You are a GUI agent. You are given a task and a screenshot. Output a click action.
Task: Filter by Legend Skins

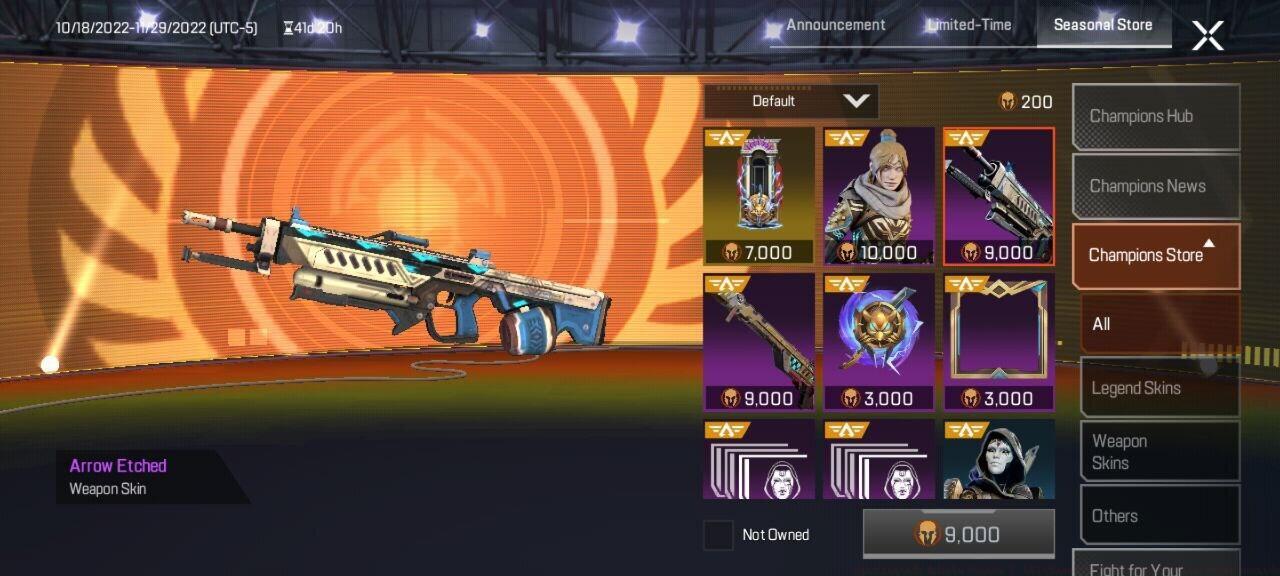click(x=1159, y=388)
